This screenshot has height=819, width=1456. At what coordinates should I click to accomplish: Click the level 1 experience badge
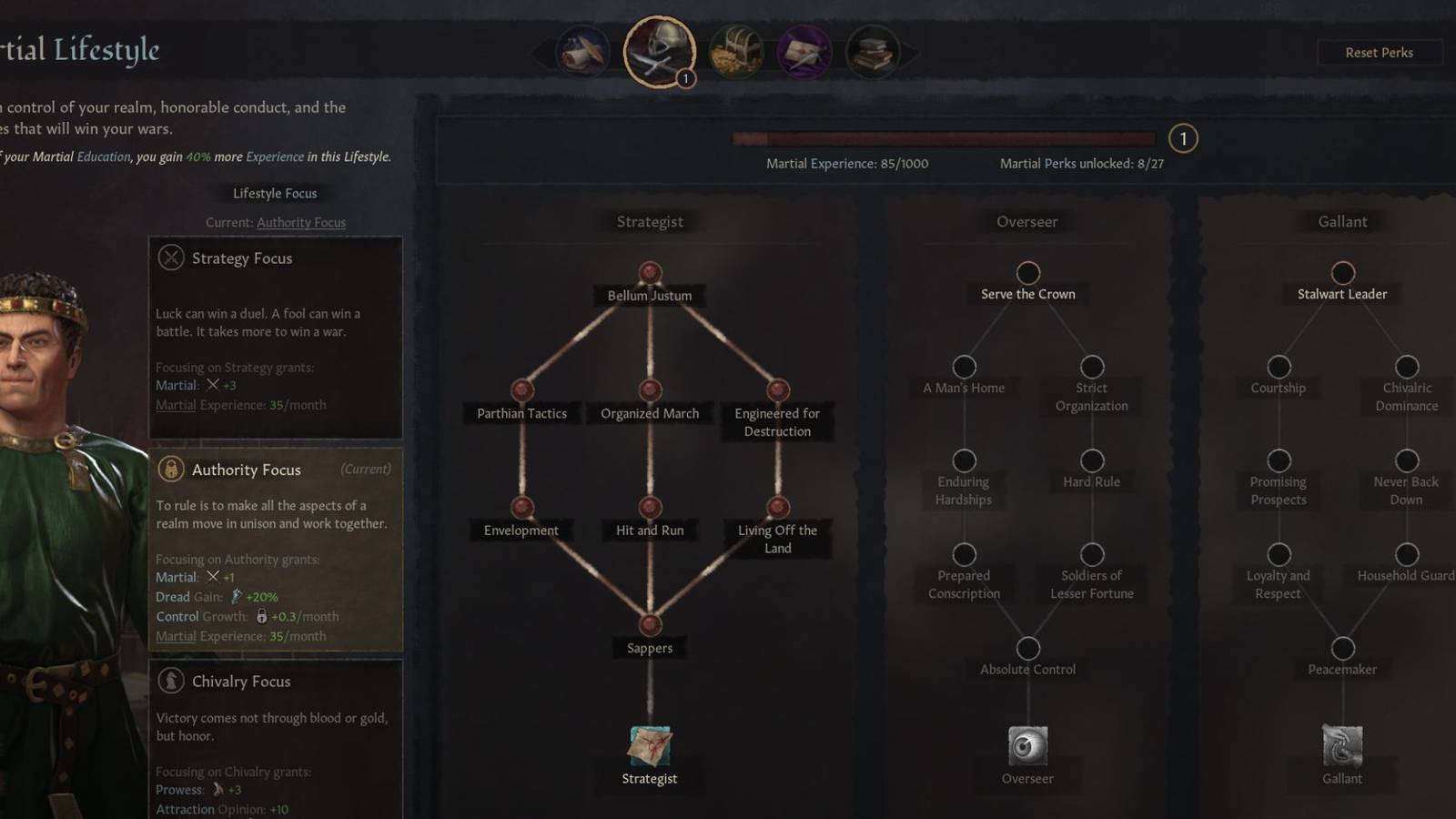coord(1182,138)
